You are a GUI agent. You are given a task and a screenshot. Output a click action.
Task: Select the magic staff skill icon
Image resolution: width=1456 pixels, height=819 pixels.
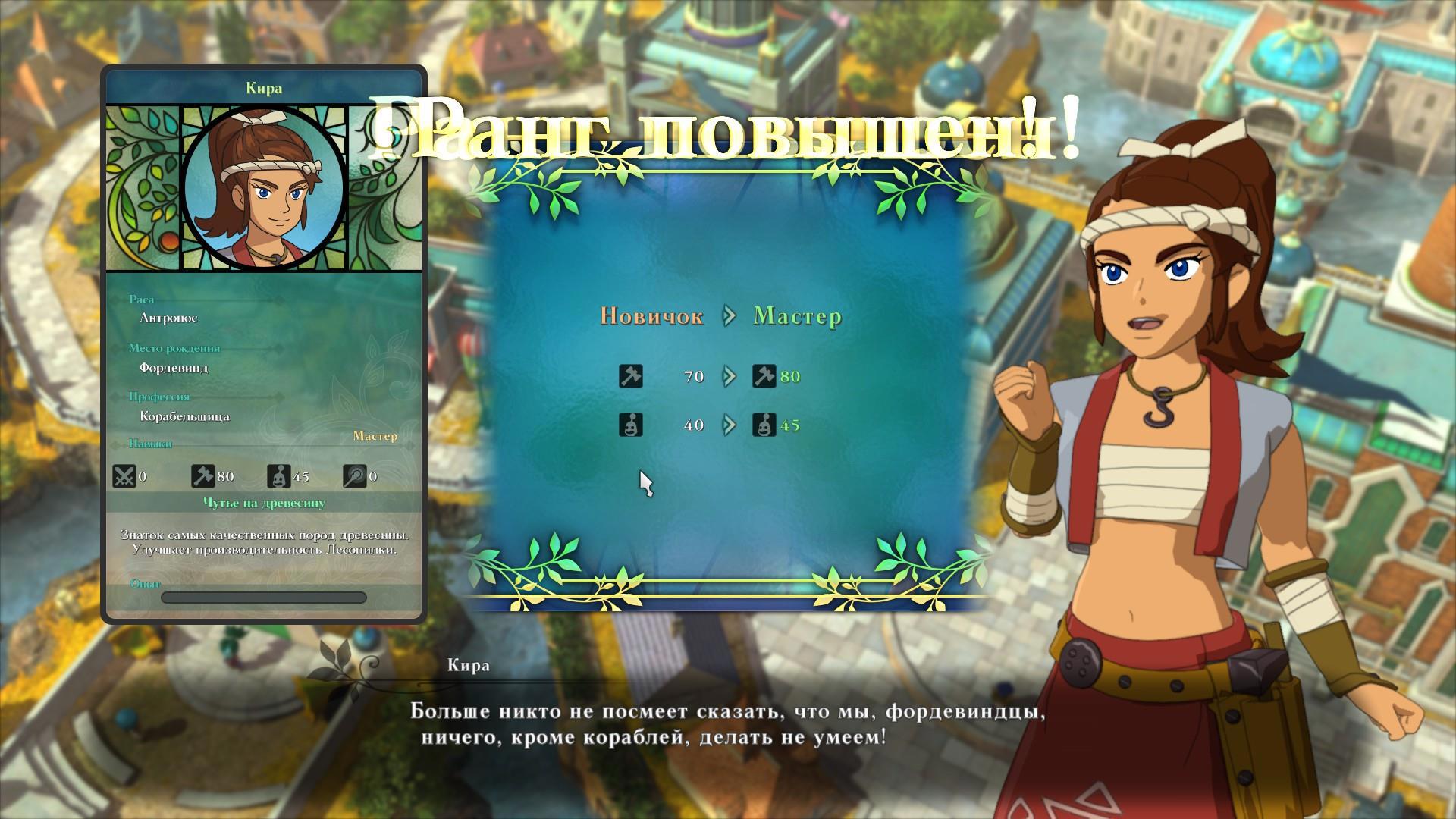tap(354, 476)
